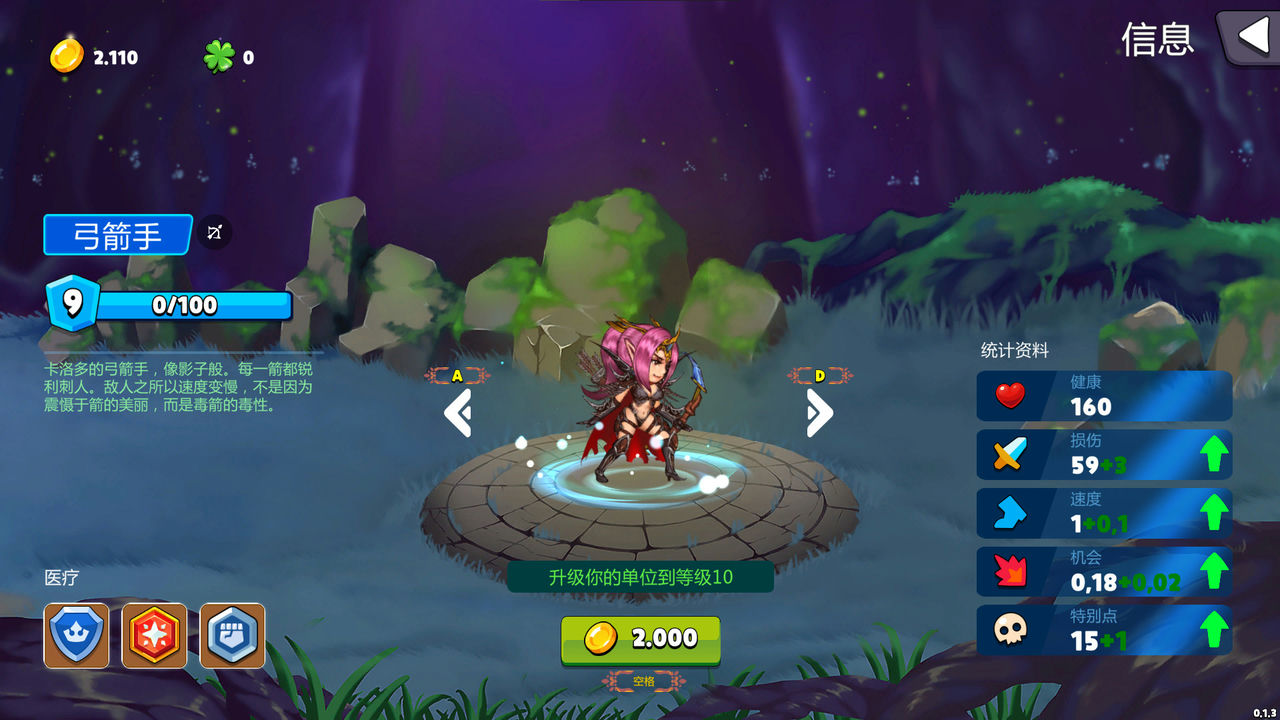Click the left arrow to view previous unit
This screenshot has width=1280, height=720.
(x=459, y=413)
